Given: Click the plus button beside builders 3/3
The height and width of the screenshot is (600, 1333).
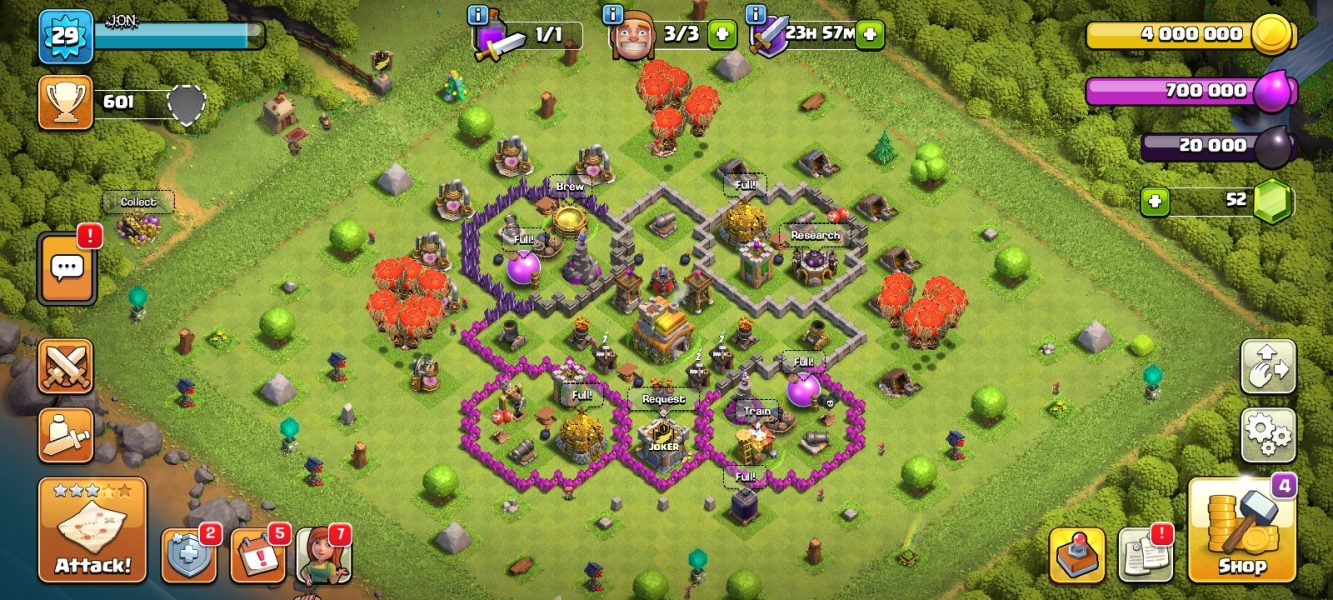Looking at the screenshot, I should click(721, 34).
